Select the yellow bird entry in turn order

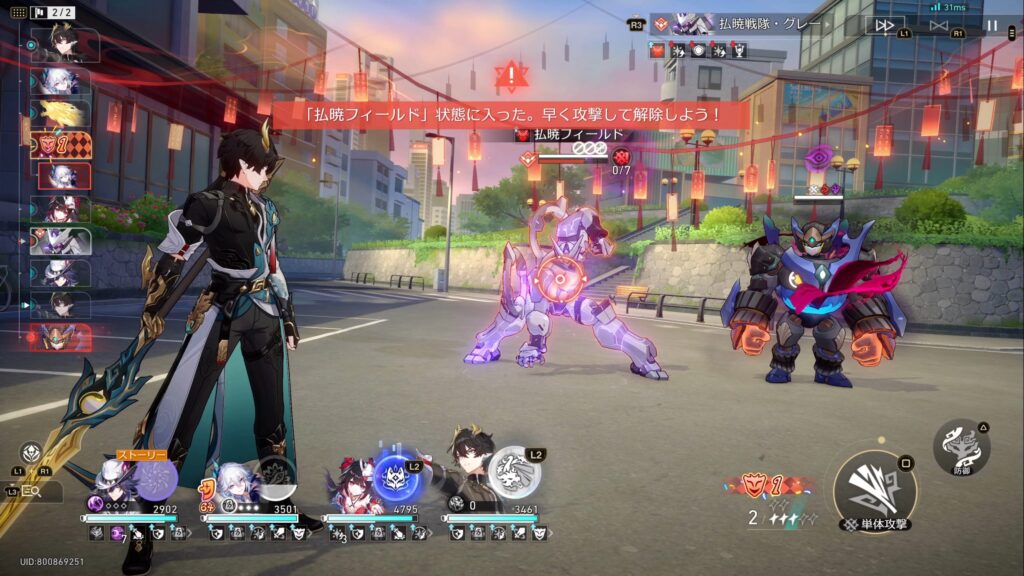(60, 113)
